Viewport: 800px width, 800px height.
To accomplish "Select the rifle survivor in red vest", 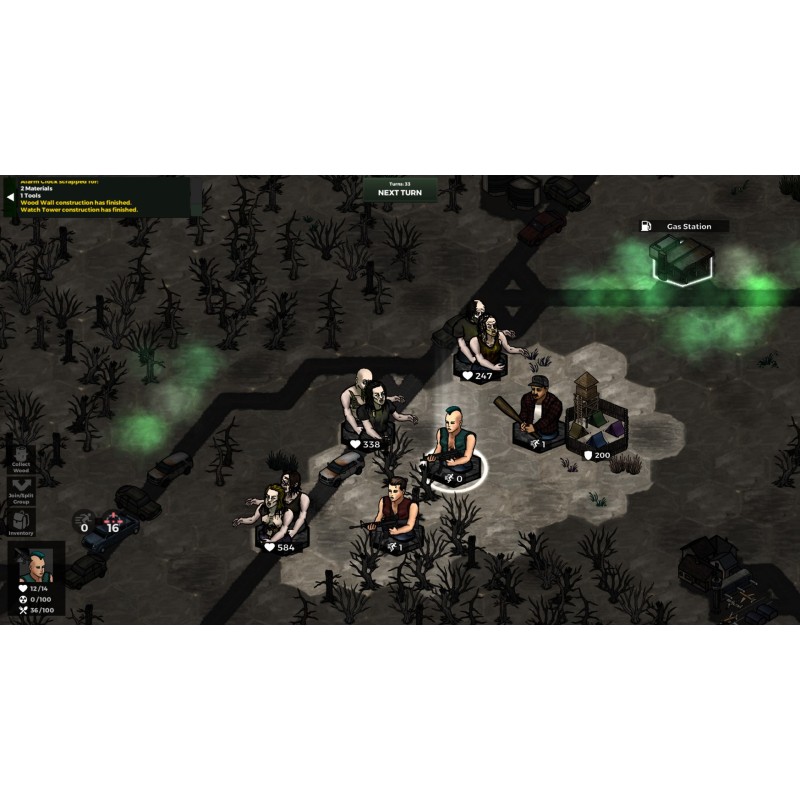I will [x=394, y=515].
